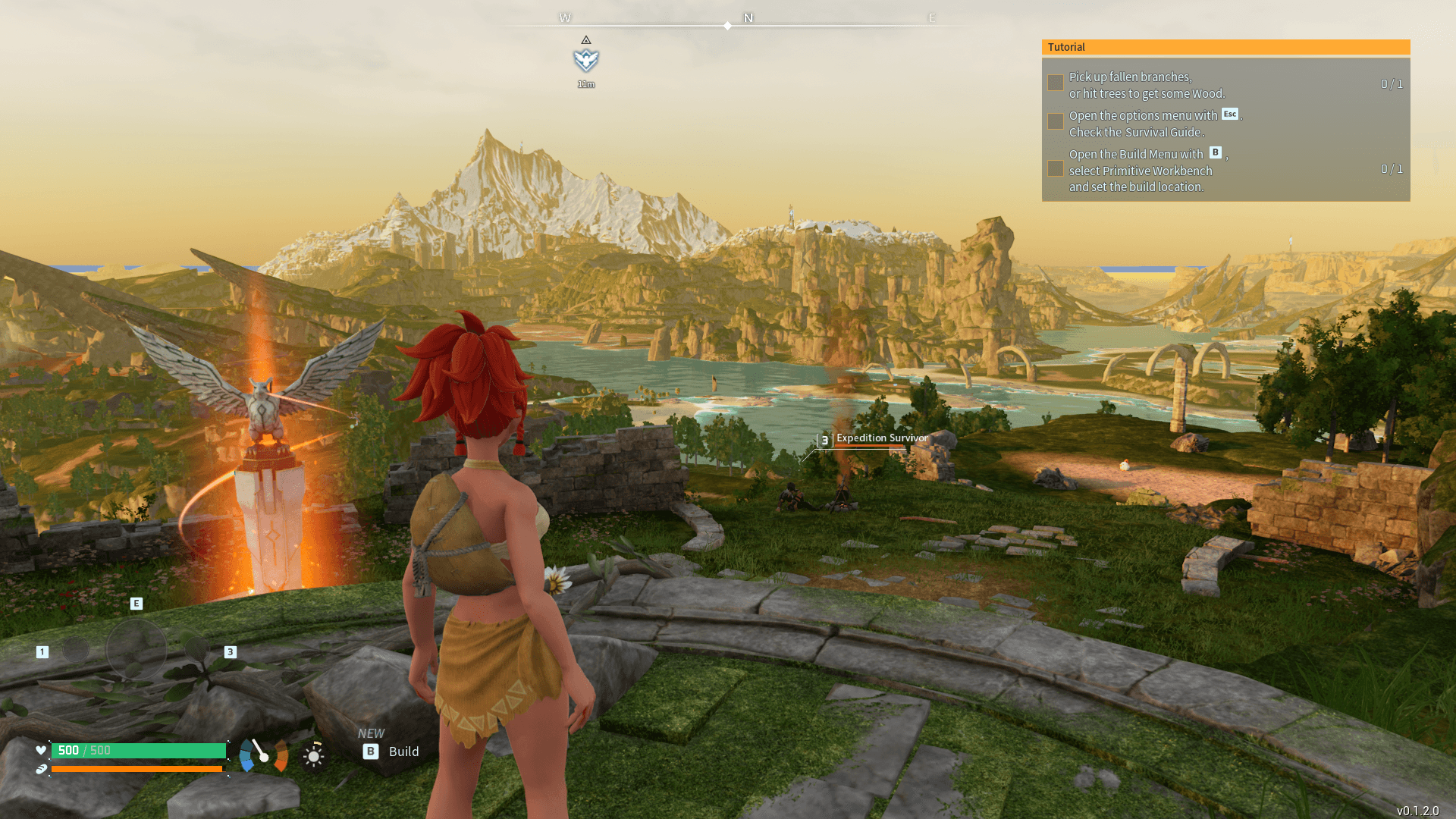
Task: Click the hotkey slot 3 key icon
Action: [230, 651]
